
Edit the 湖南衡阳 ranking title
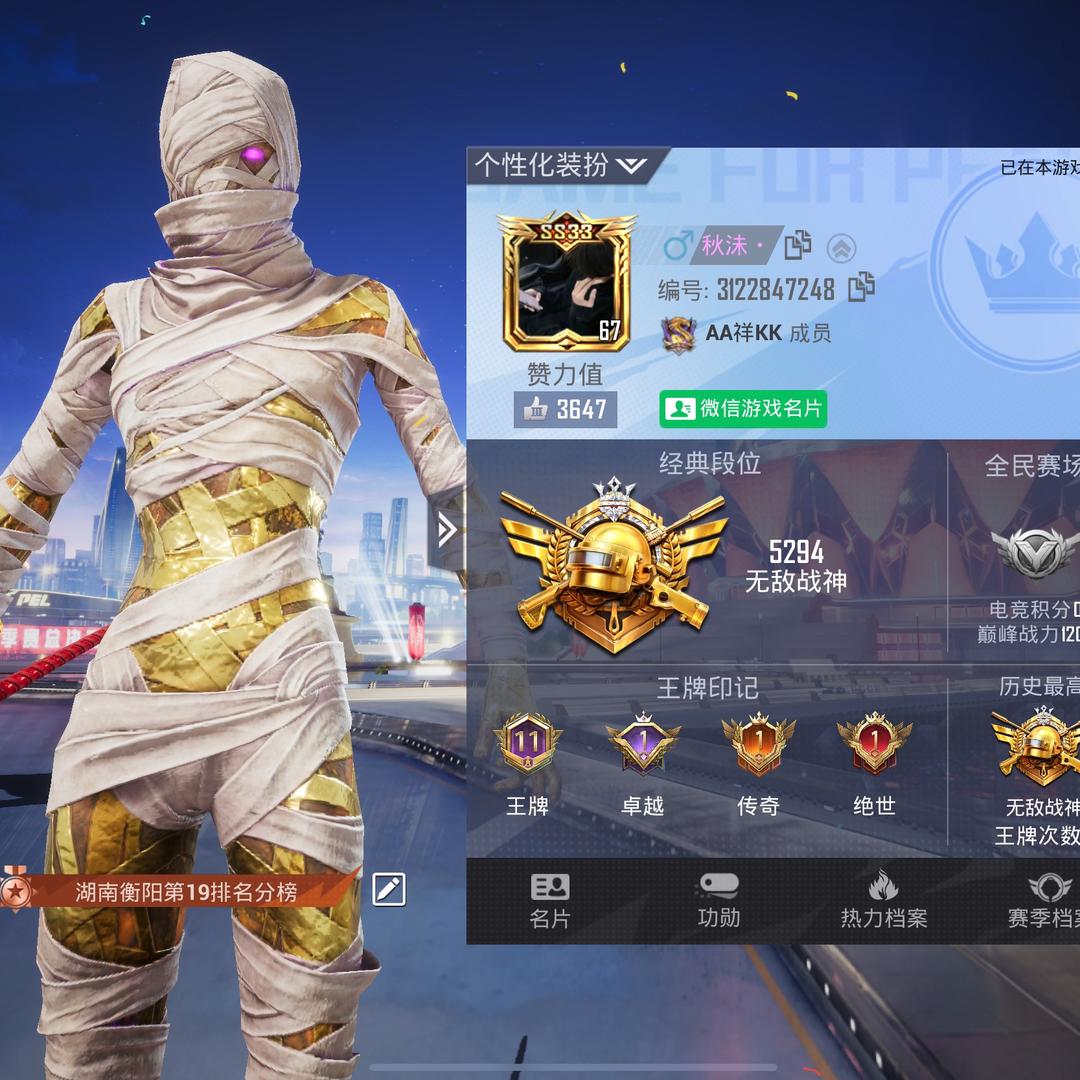point(388,889)
